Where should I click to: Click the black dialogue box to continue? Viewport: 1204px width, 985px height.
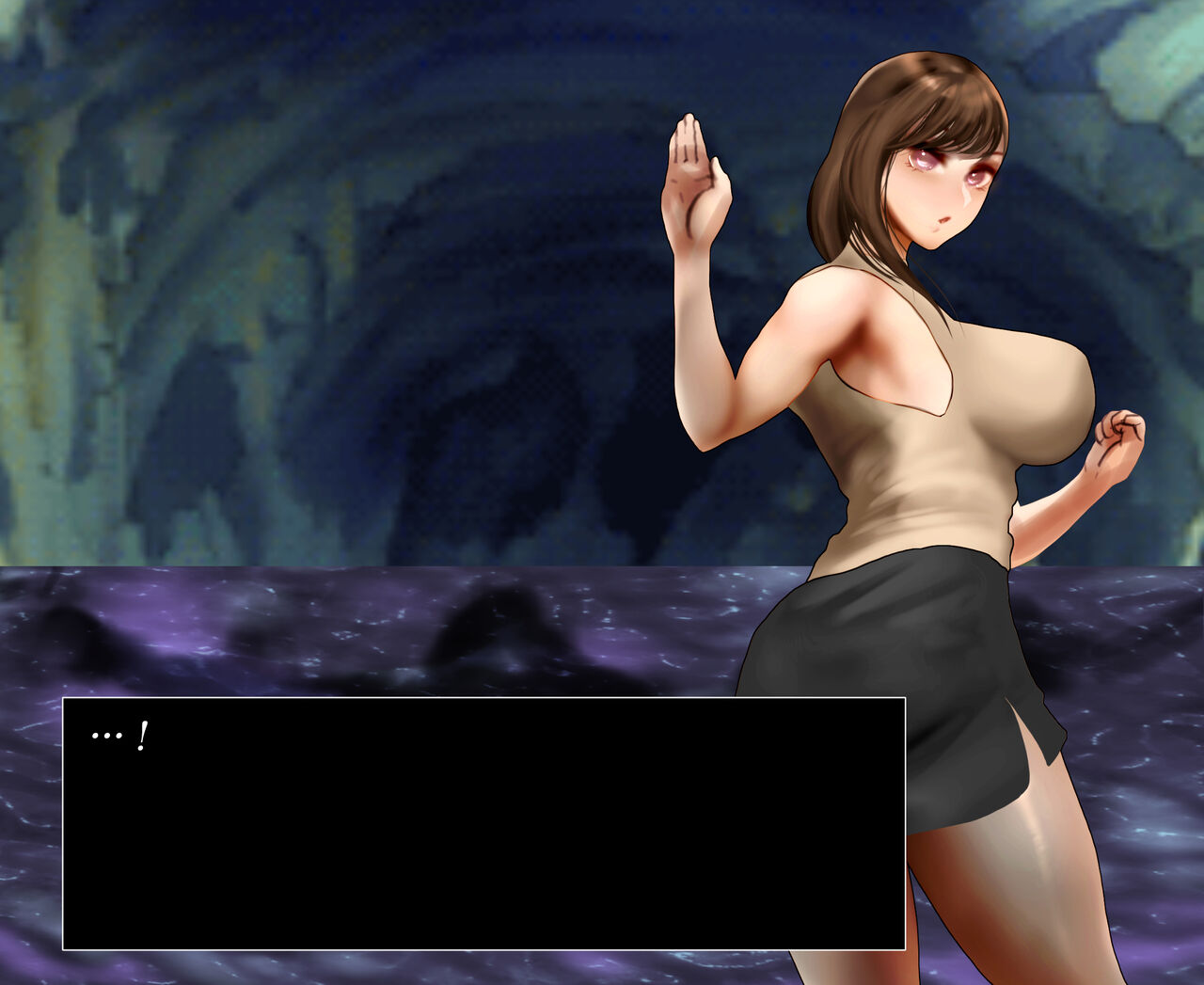(x=483, y=823)
